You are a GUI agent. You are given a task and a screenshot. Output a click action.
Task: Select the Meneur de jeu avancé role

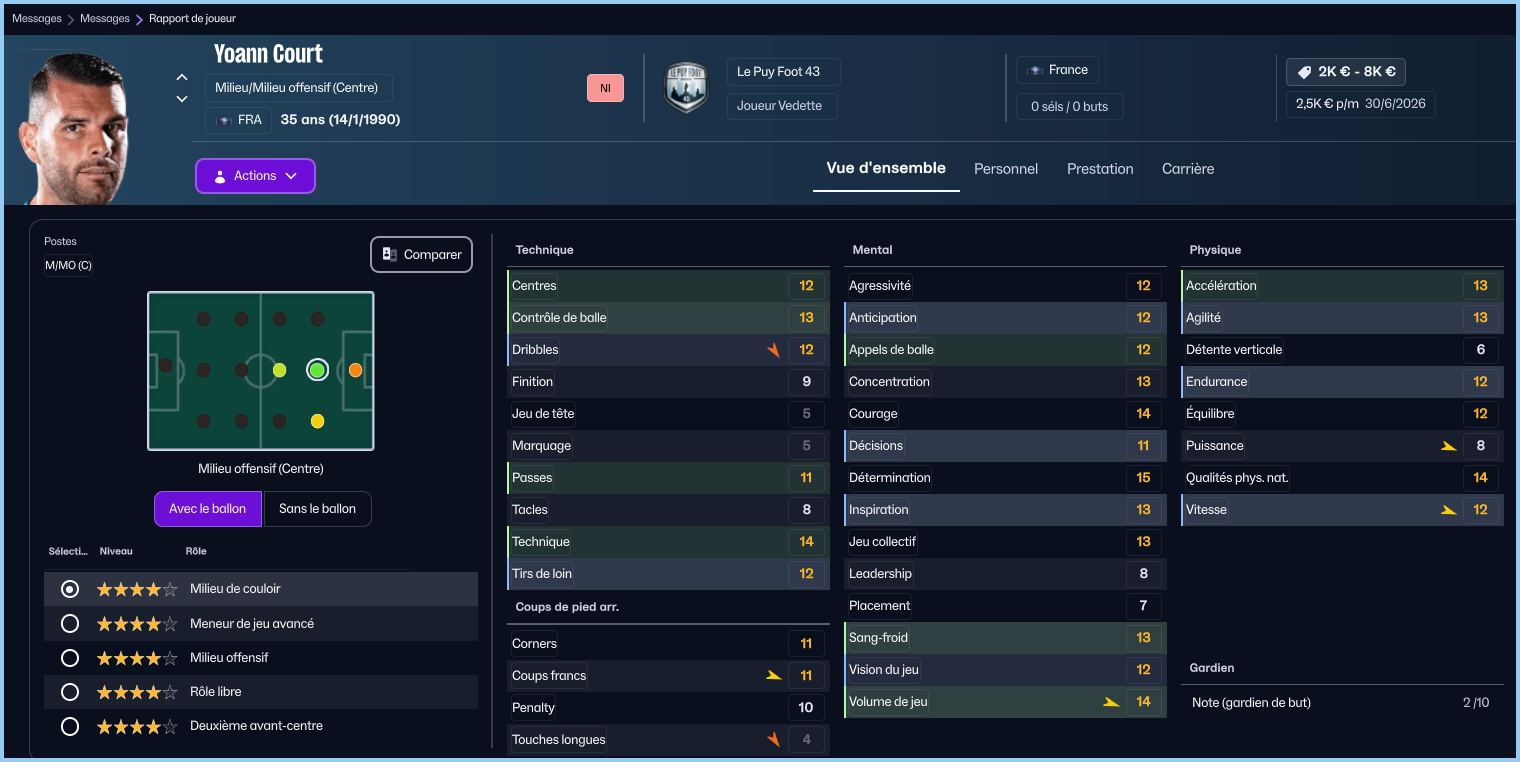(70, 624)
